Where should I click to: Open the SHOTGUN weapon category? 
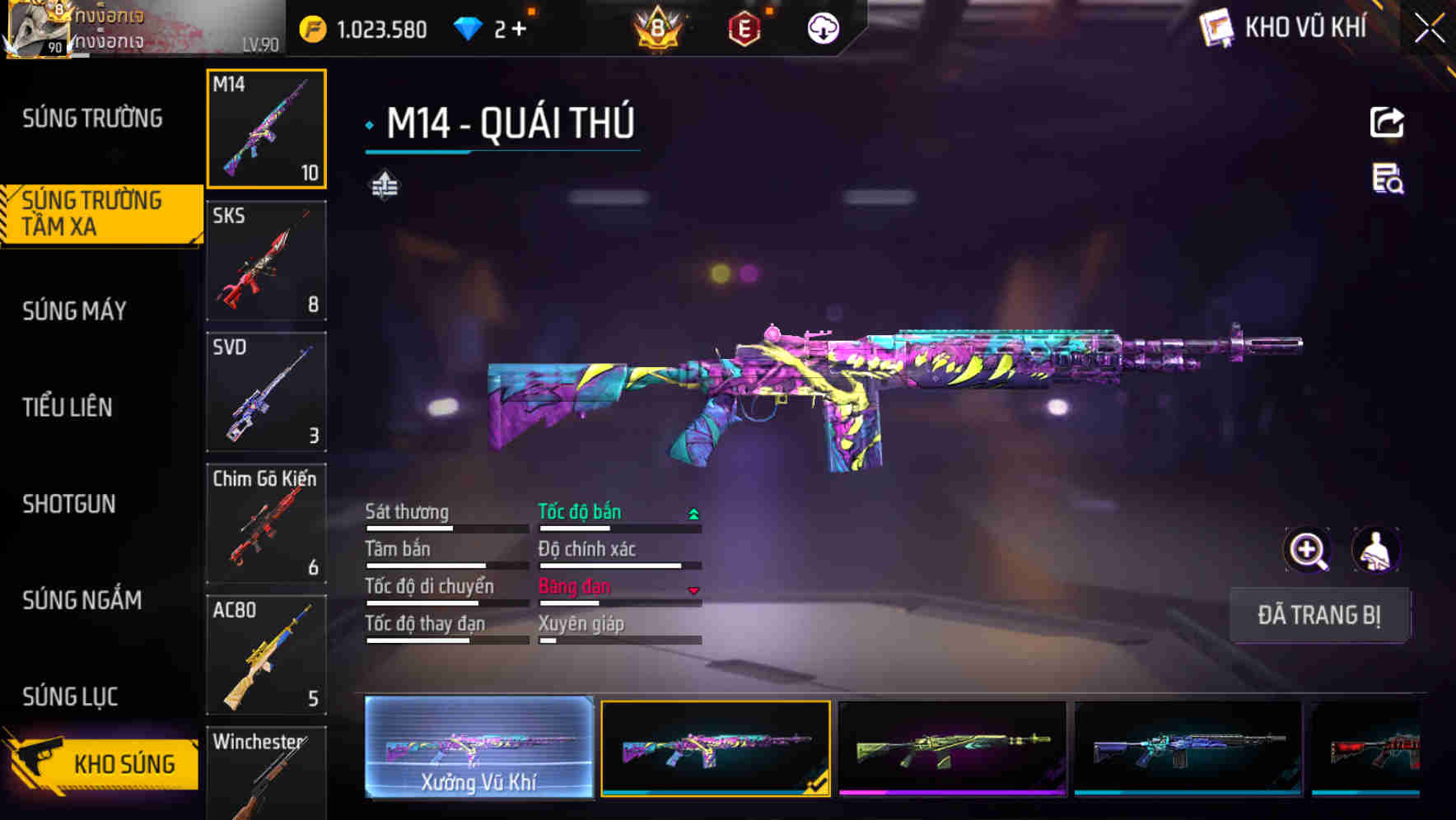70,504
